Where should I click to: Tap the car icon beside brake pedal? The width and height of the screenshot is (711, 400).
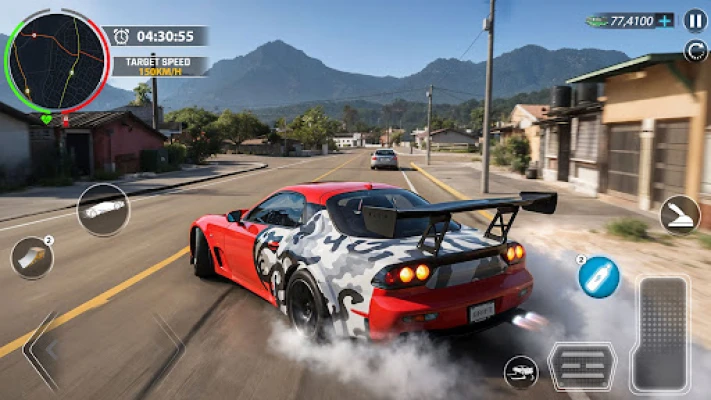pos(520,372)
